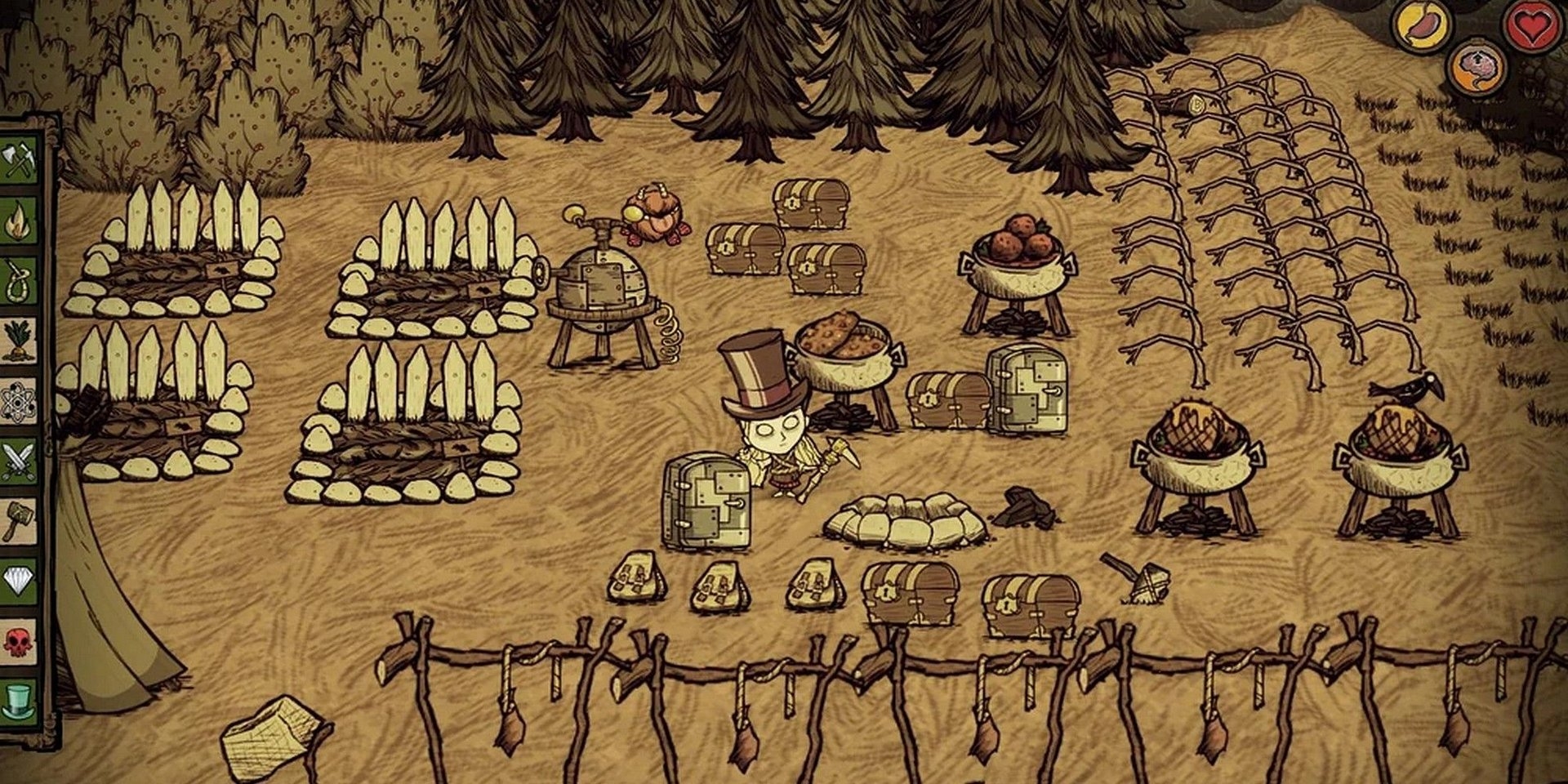Image resolution: width=1568 pixels, height=784 pixels.
Task: Open the Science tab with atom icon
Action: (18, 401)
